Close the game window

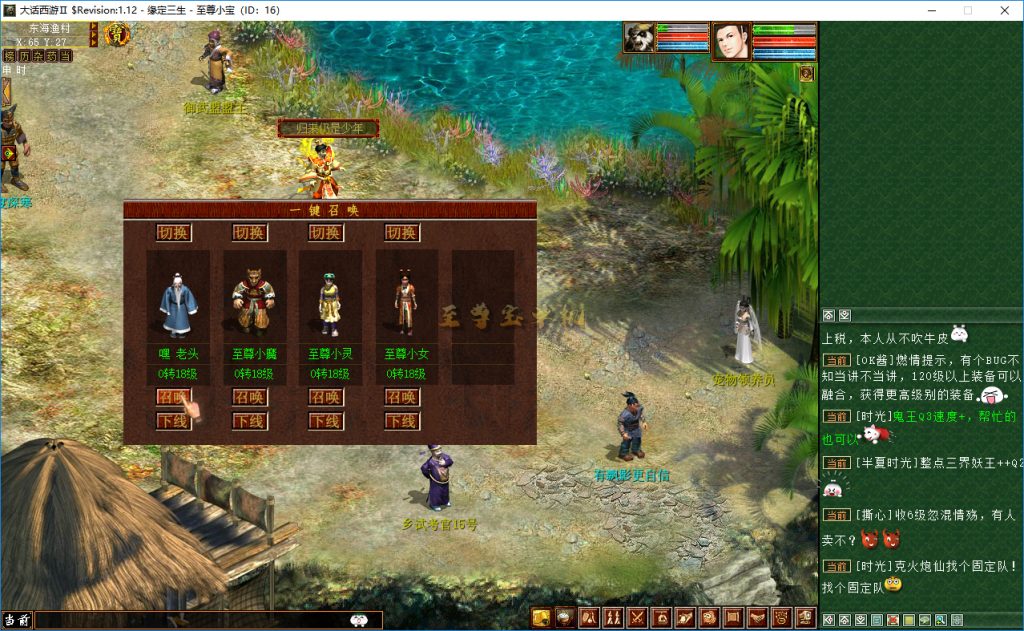(1003, 10)
